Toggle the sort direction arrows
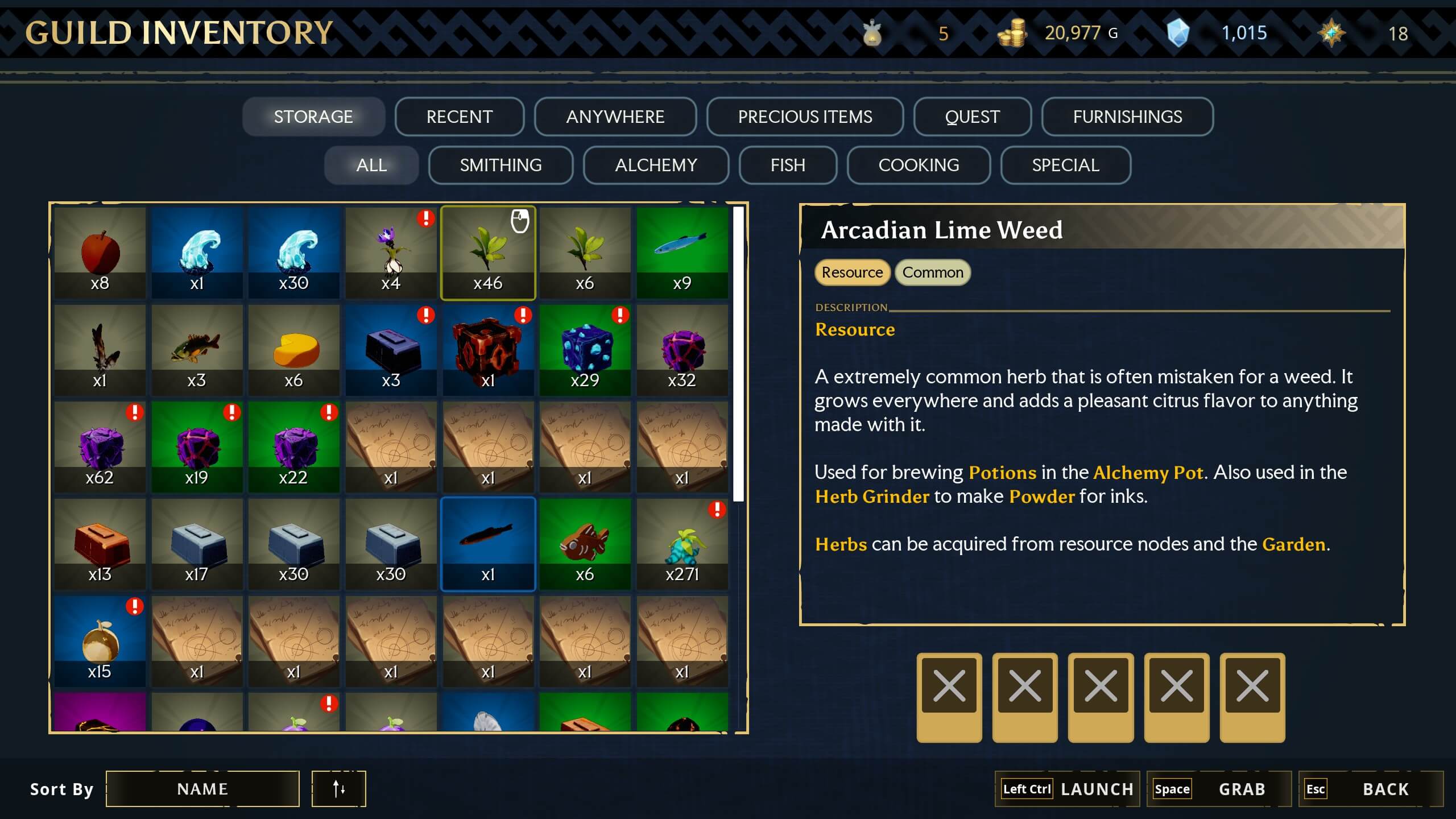 click(x=338, y=789)
